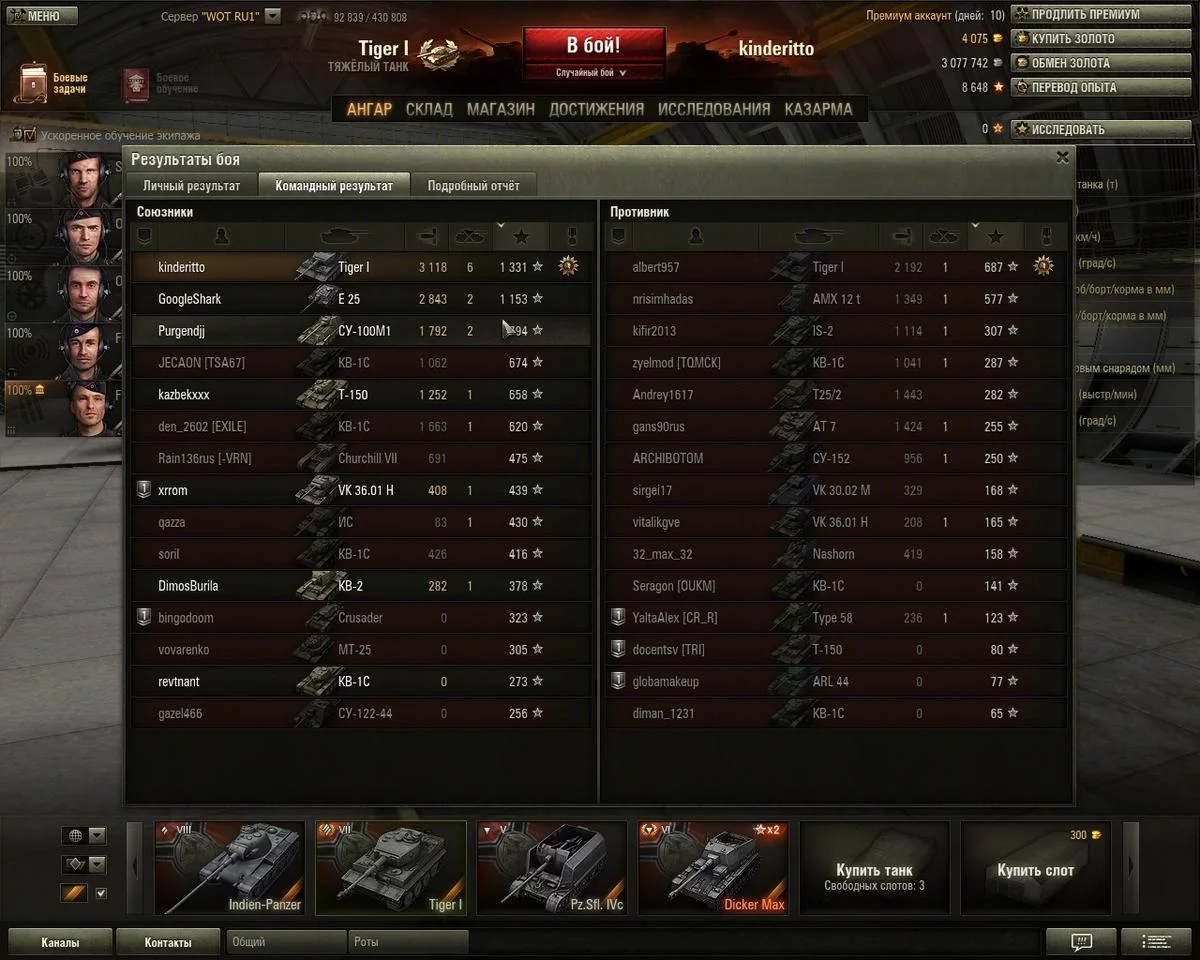
Task: Open the СКЛАД section
Action: tap(429, 109)
